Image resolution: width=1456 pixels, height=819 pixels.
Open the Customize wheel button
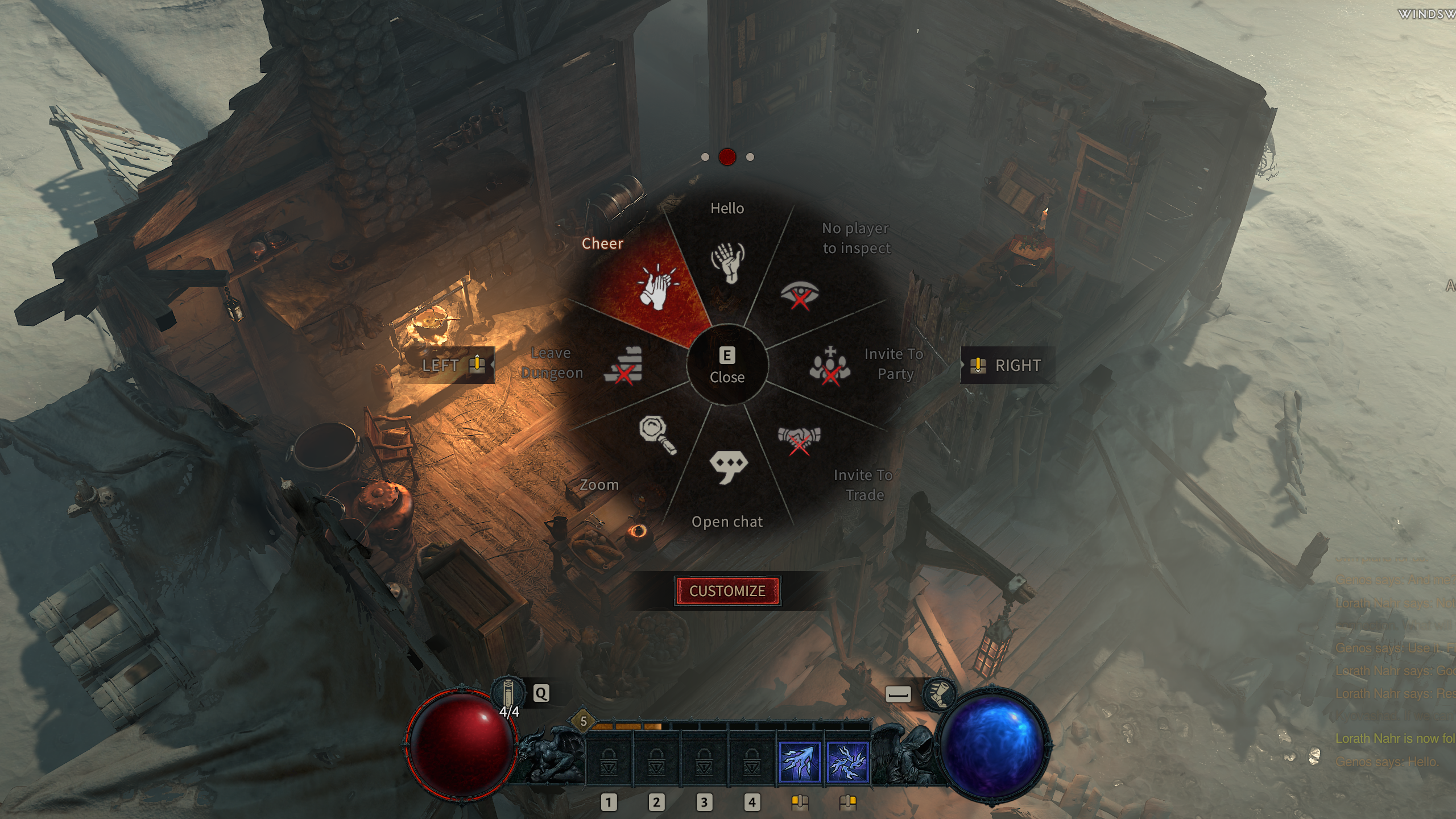727,591
